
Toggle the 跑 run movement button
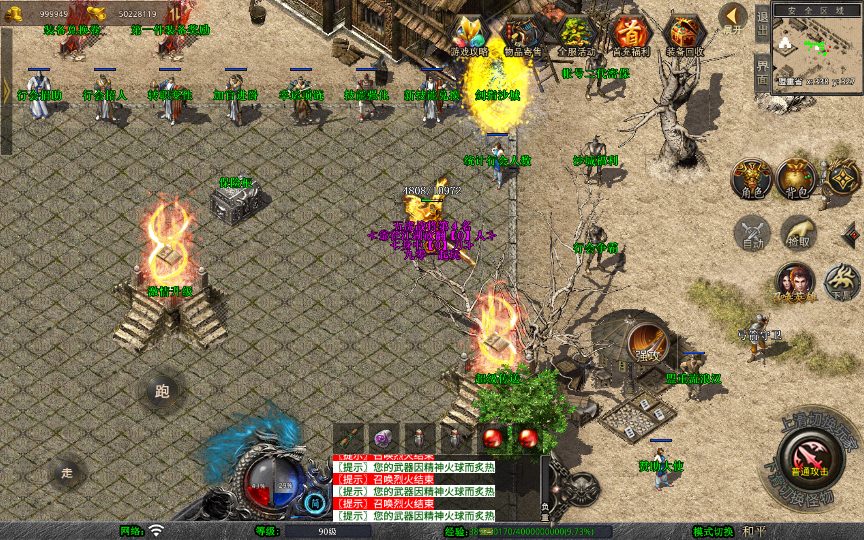(162, 392)
